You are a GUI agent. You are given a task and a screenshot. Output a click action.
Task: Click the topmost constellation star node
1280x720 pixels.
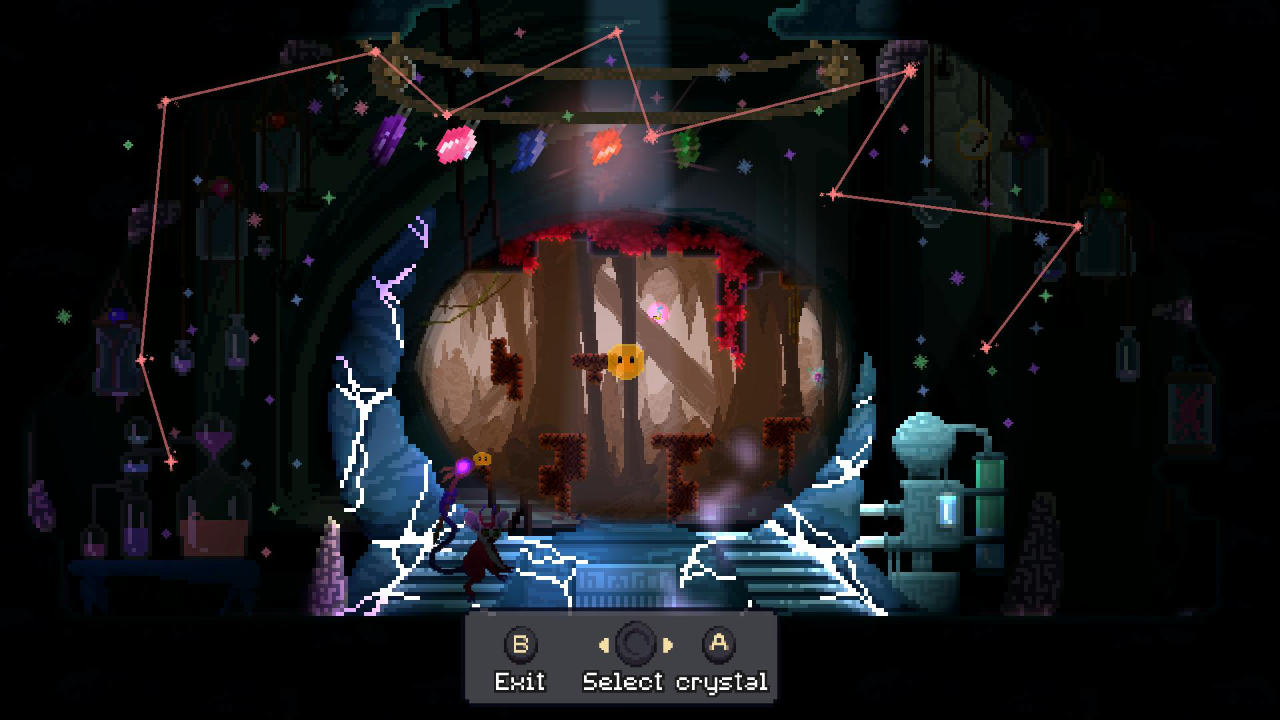click(x=615, y=32)
